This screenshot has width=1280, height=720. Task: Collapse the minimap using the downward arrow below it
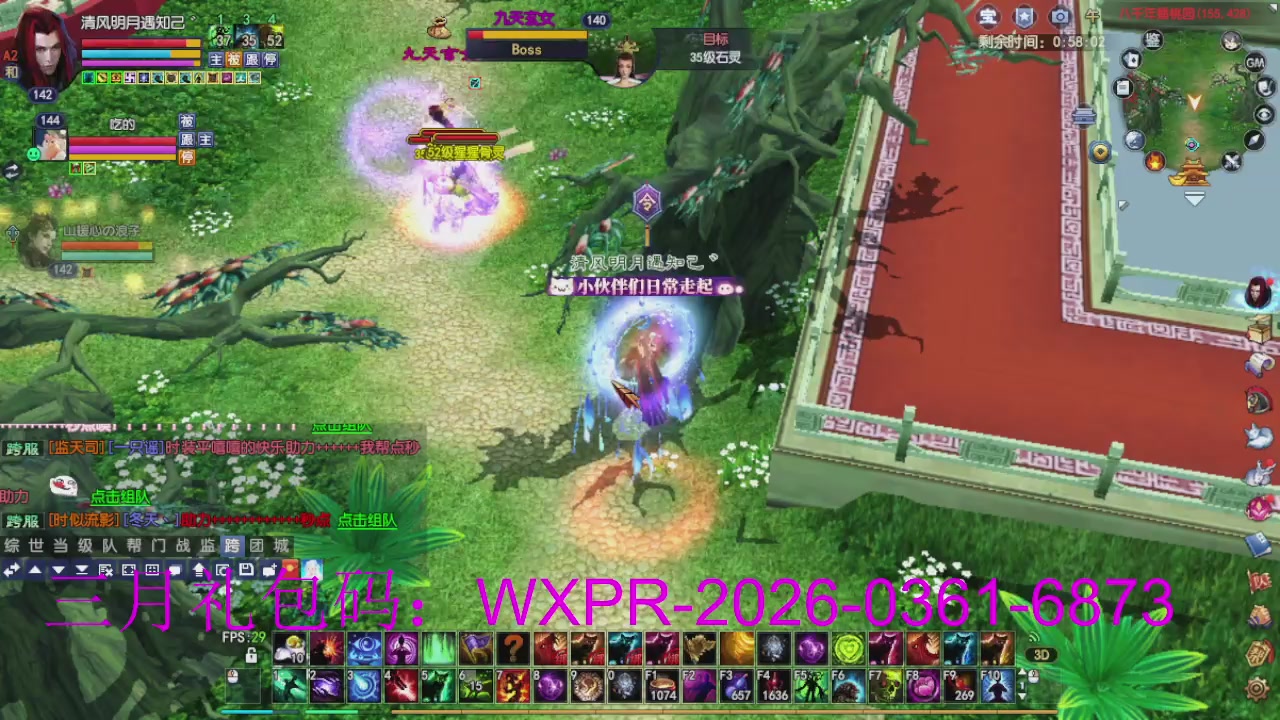tap(1194, 197)
